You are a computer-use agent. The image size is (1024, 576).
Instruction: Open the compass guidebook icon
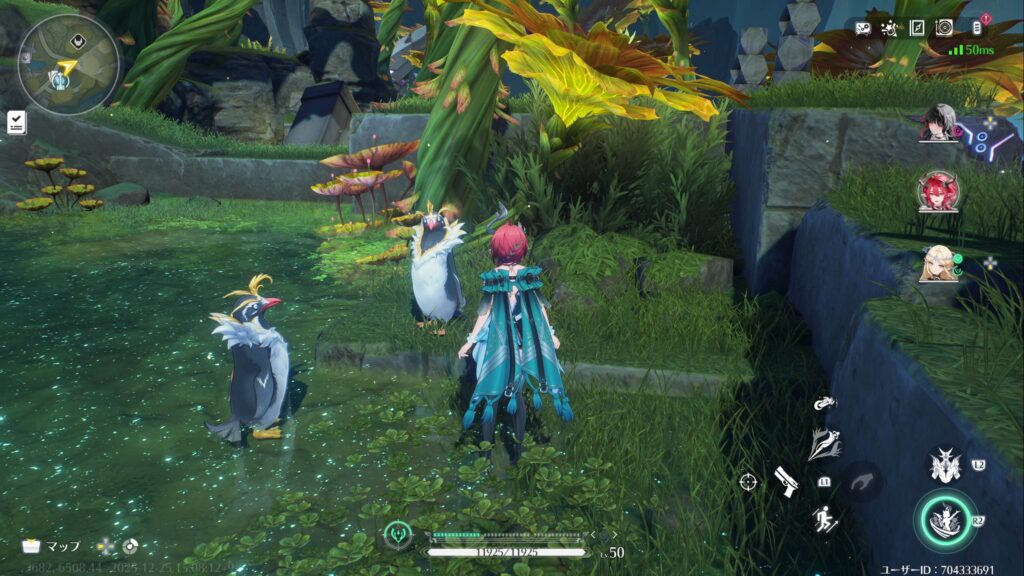pyautogui.click(x=917, y=28)
